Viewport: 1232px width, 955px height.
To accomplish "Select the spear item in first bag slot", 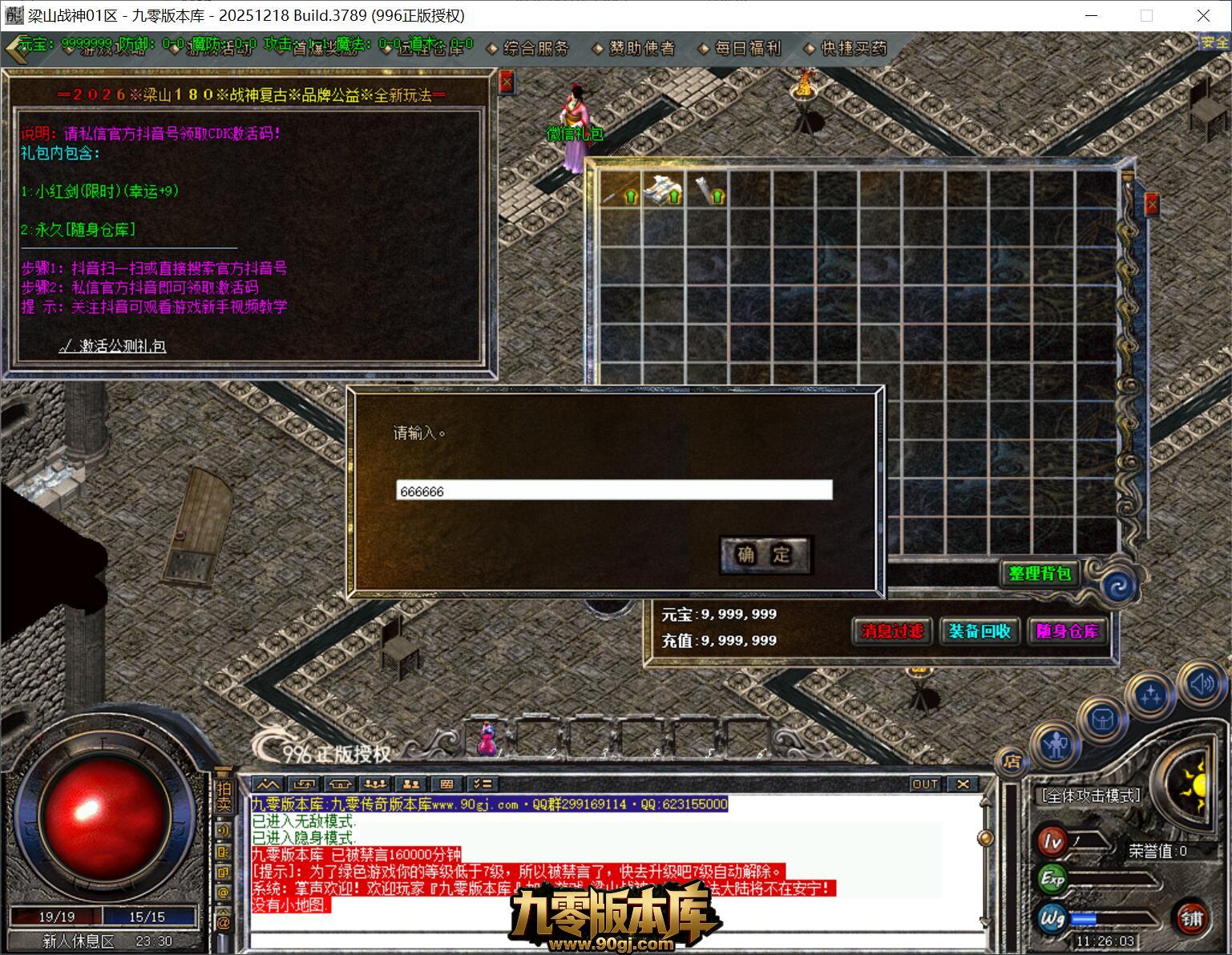I will 620,191.
